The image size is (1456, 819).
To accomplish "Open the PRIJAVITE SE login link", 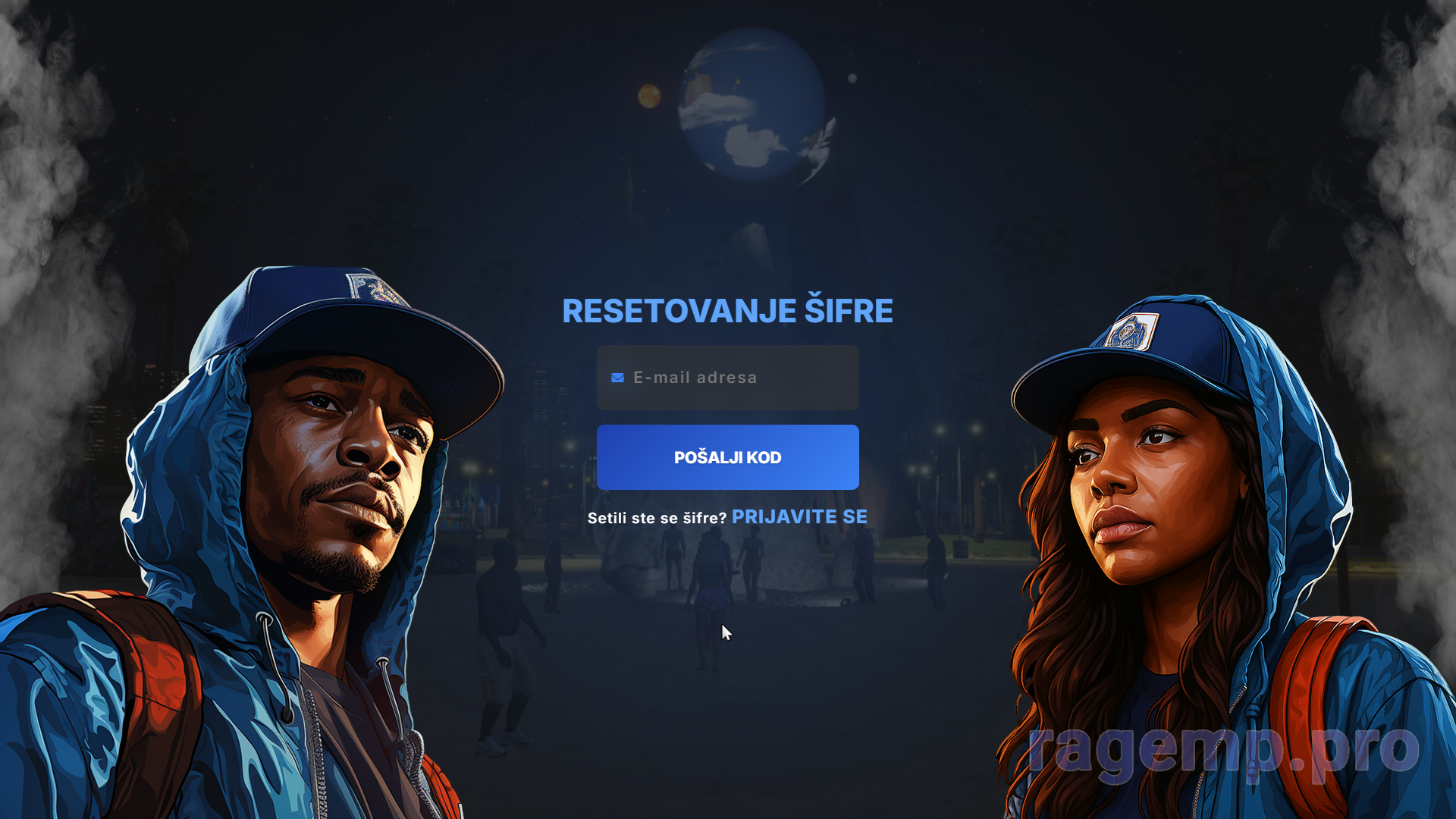I will pos(799,517).
